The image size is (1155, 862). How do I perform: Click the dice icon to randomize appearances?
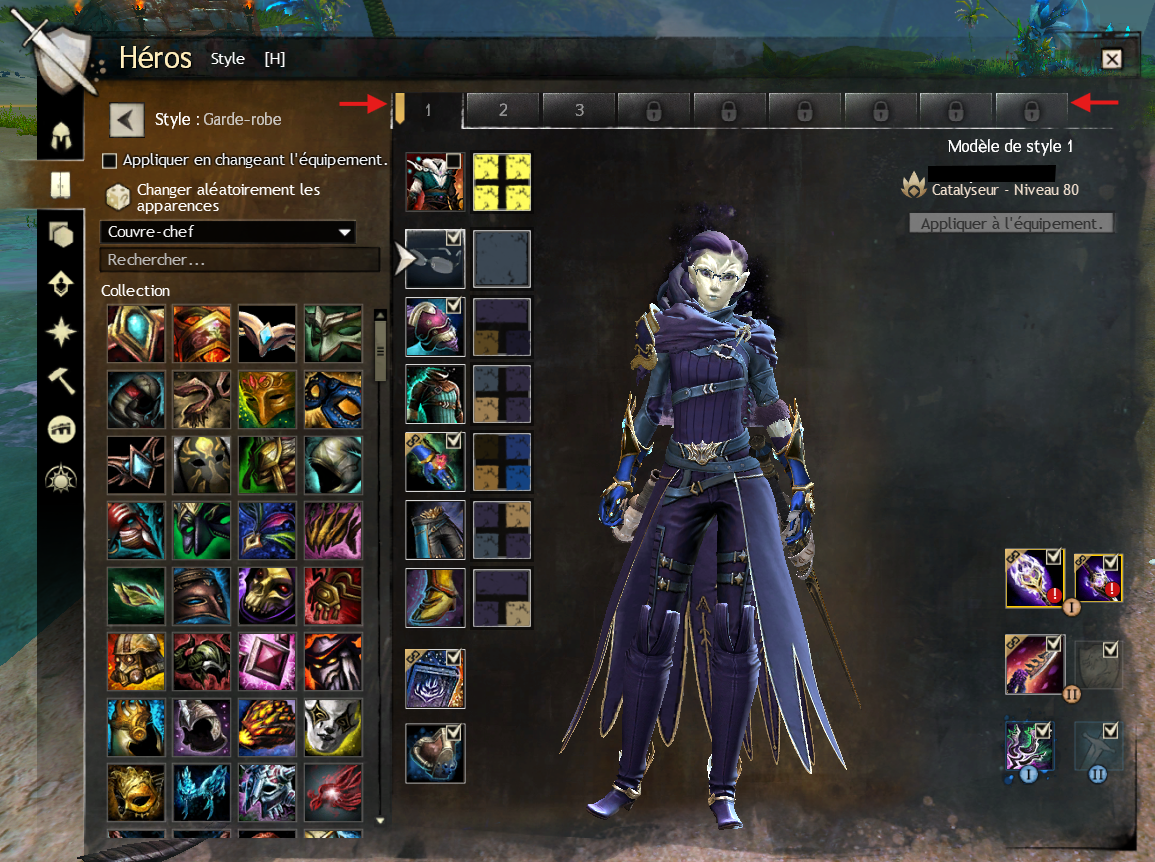point(118,197)
